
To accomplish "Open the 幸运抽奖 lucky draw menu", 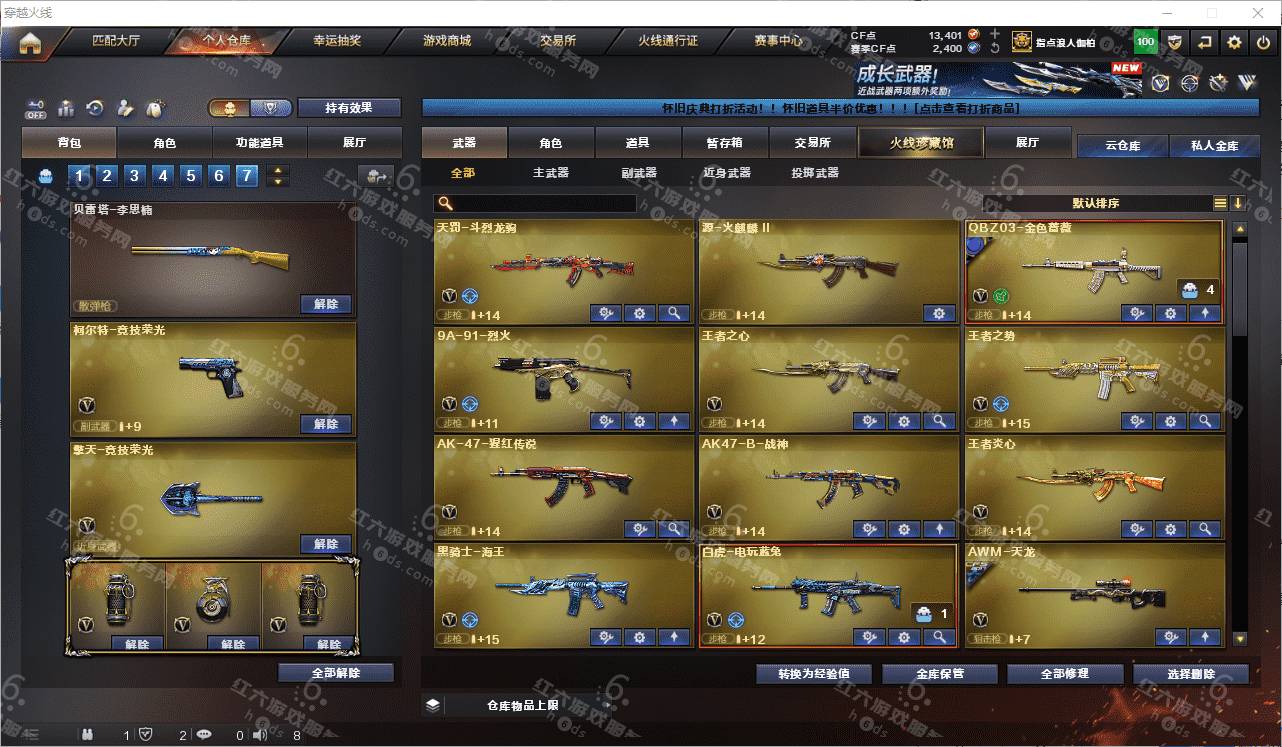I will click(337, 42).
